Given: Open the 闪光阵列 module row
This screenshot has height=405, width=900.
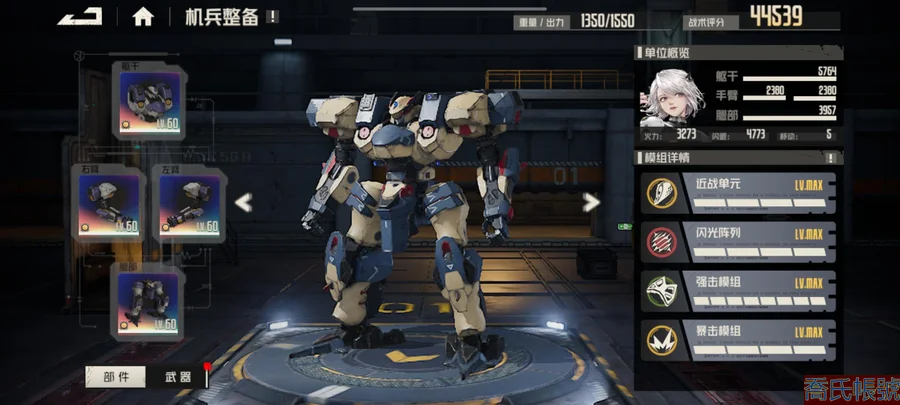Looking at the screenshot, I should pyautogui.click(x=738, y=240).
